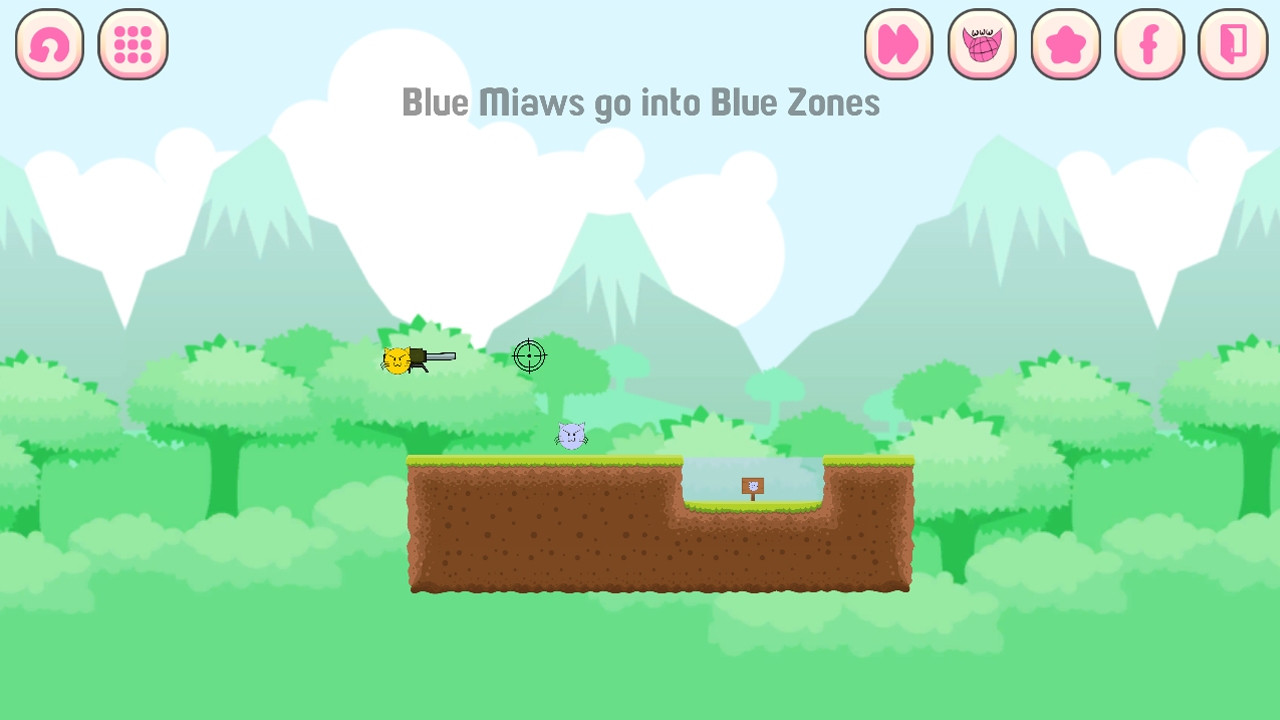Click the wooden sign in the blue zone
1280x720 pixels.
(x=752, y=487)
